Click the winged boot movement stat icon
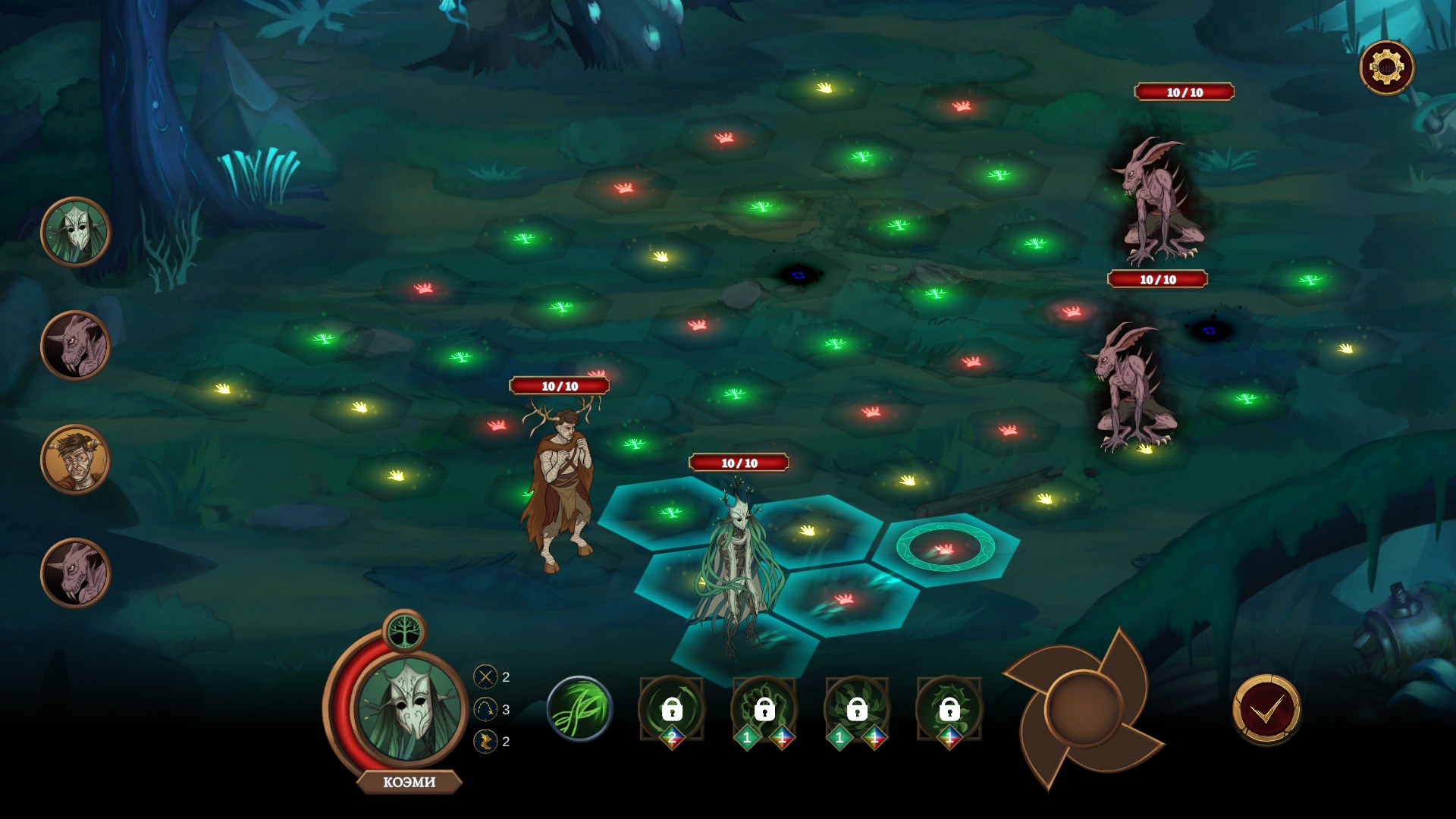 click(x=485, y=741)
